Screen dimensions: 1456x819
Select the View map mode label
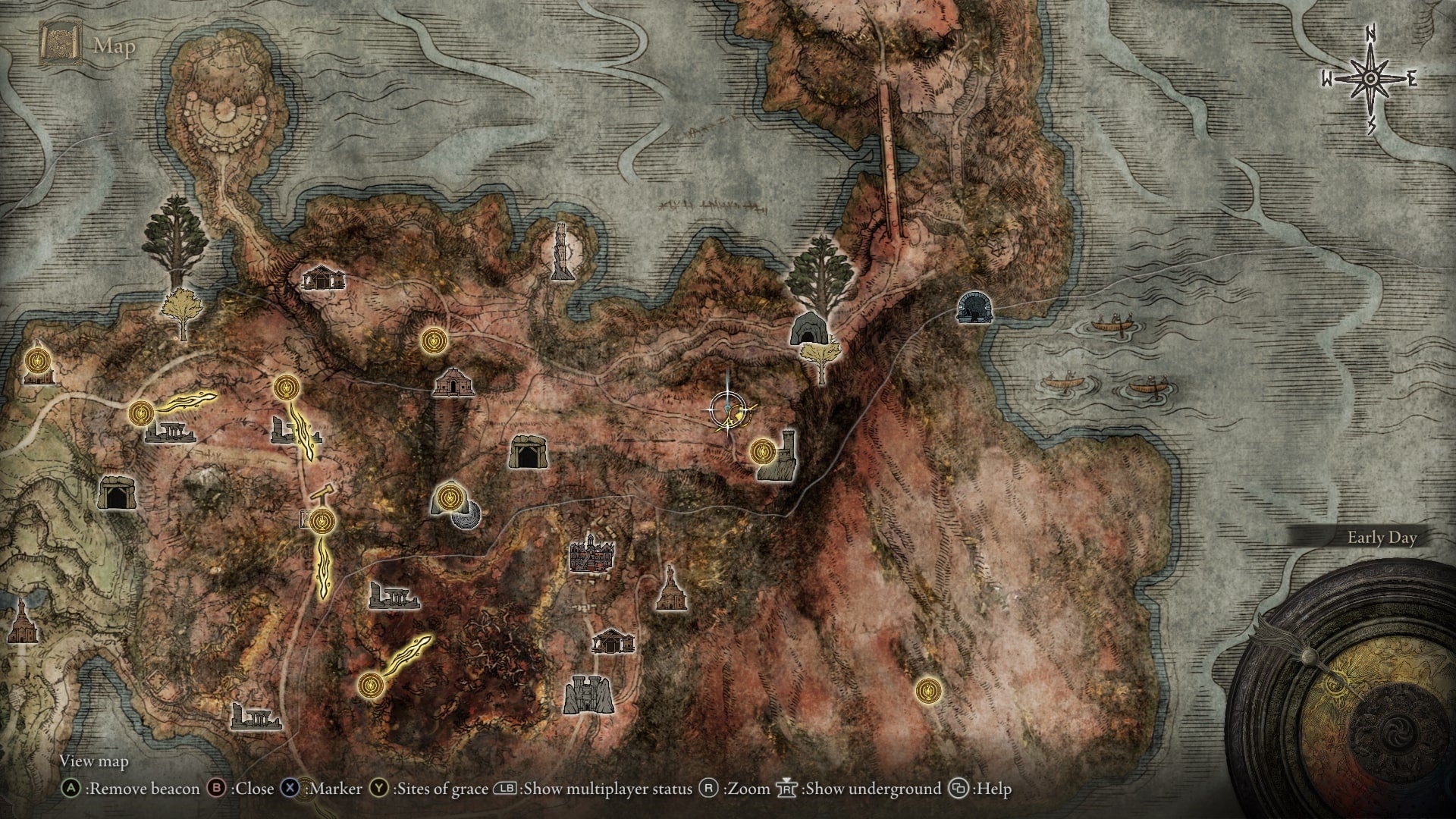tap(95, 762)
